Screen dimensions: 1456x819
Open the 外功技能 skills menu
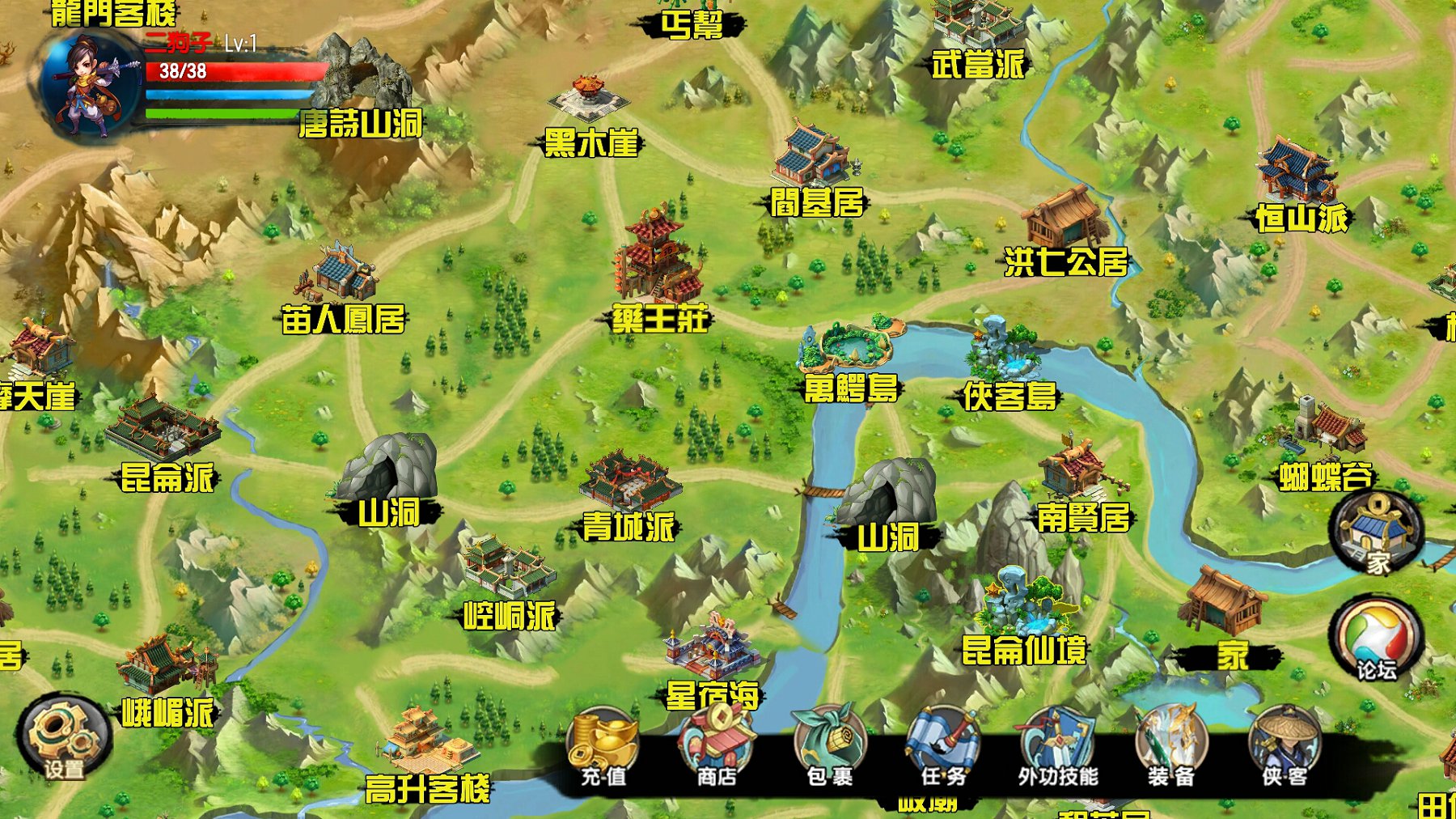click(x=1057, y=749)
